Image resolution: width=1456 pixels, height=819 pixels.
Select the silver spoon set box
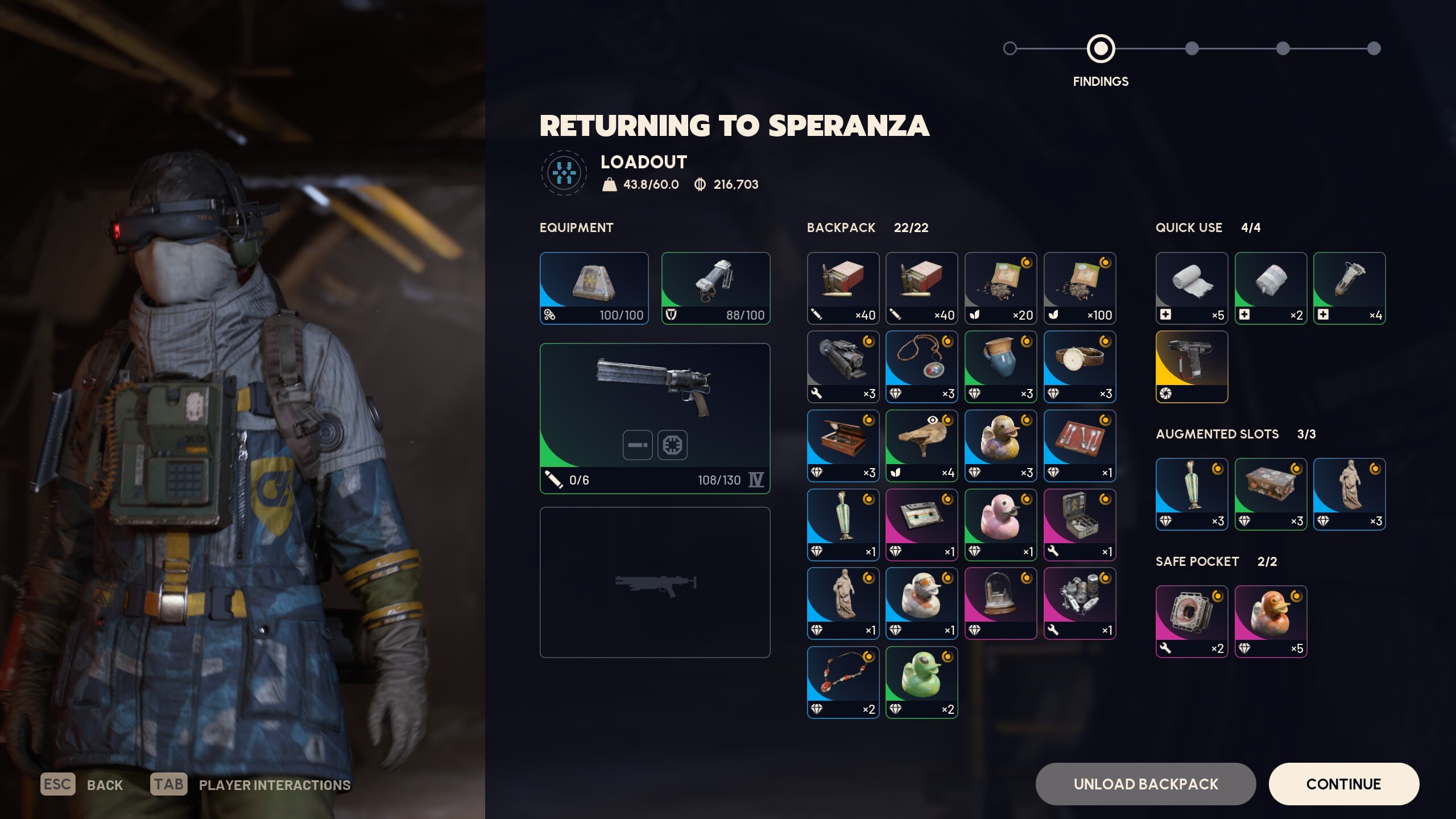[1079, 445]
